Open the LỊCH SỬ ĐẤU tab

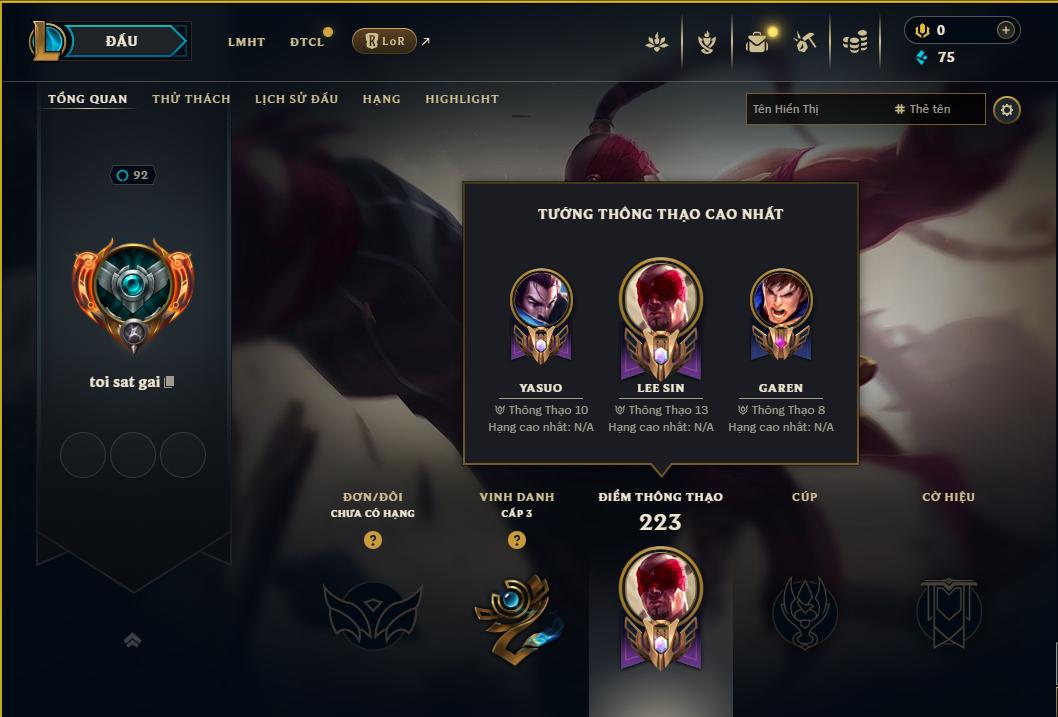click(x=296, y=99)
